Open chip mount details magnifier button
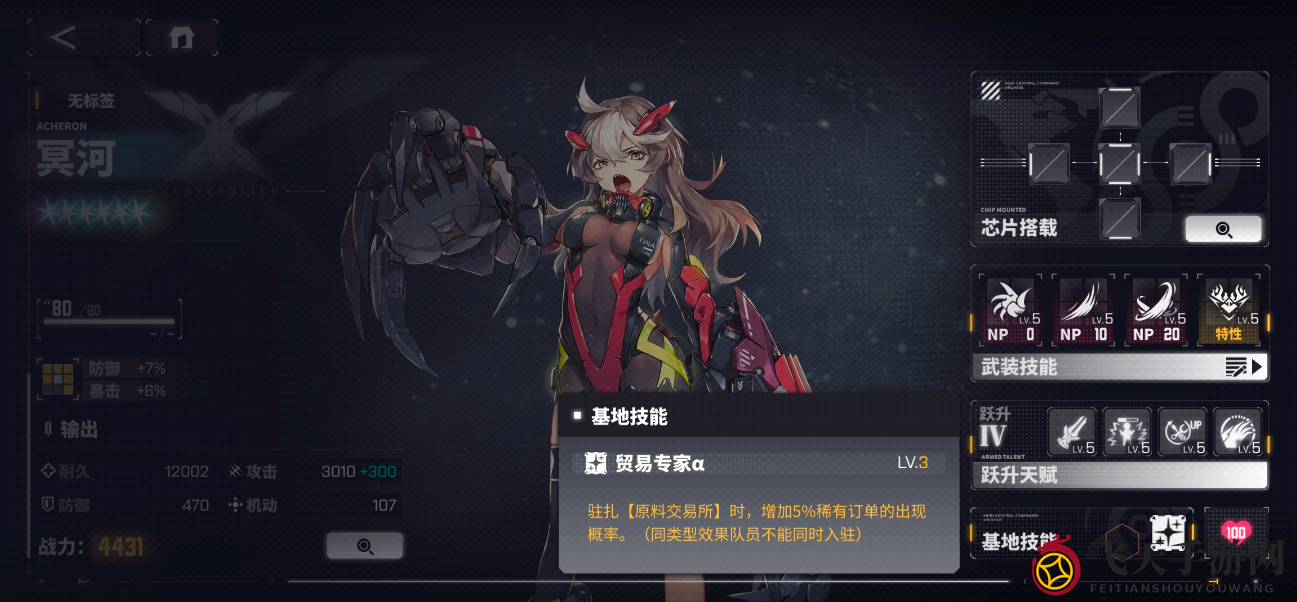The height and width of the screenshot is (602, 1297). pos(1223,229)
